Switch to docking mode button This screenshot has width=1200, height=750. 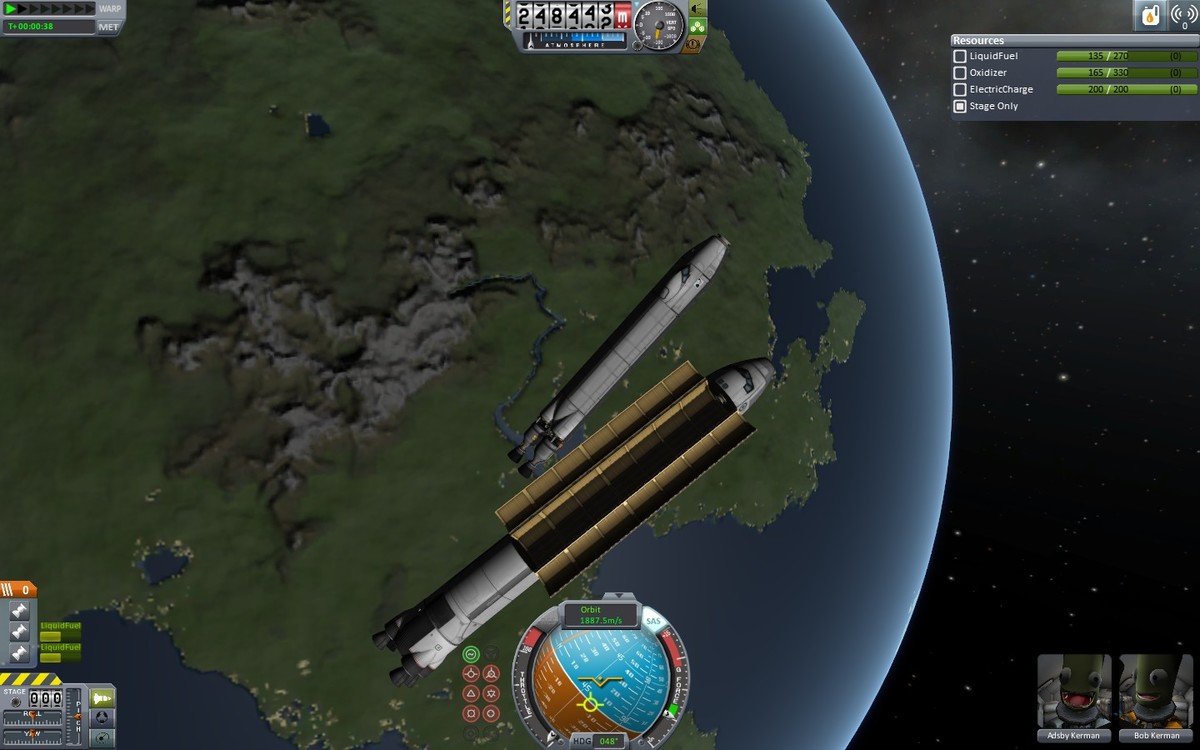click(102, 717)
